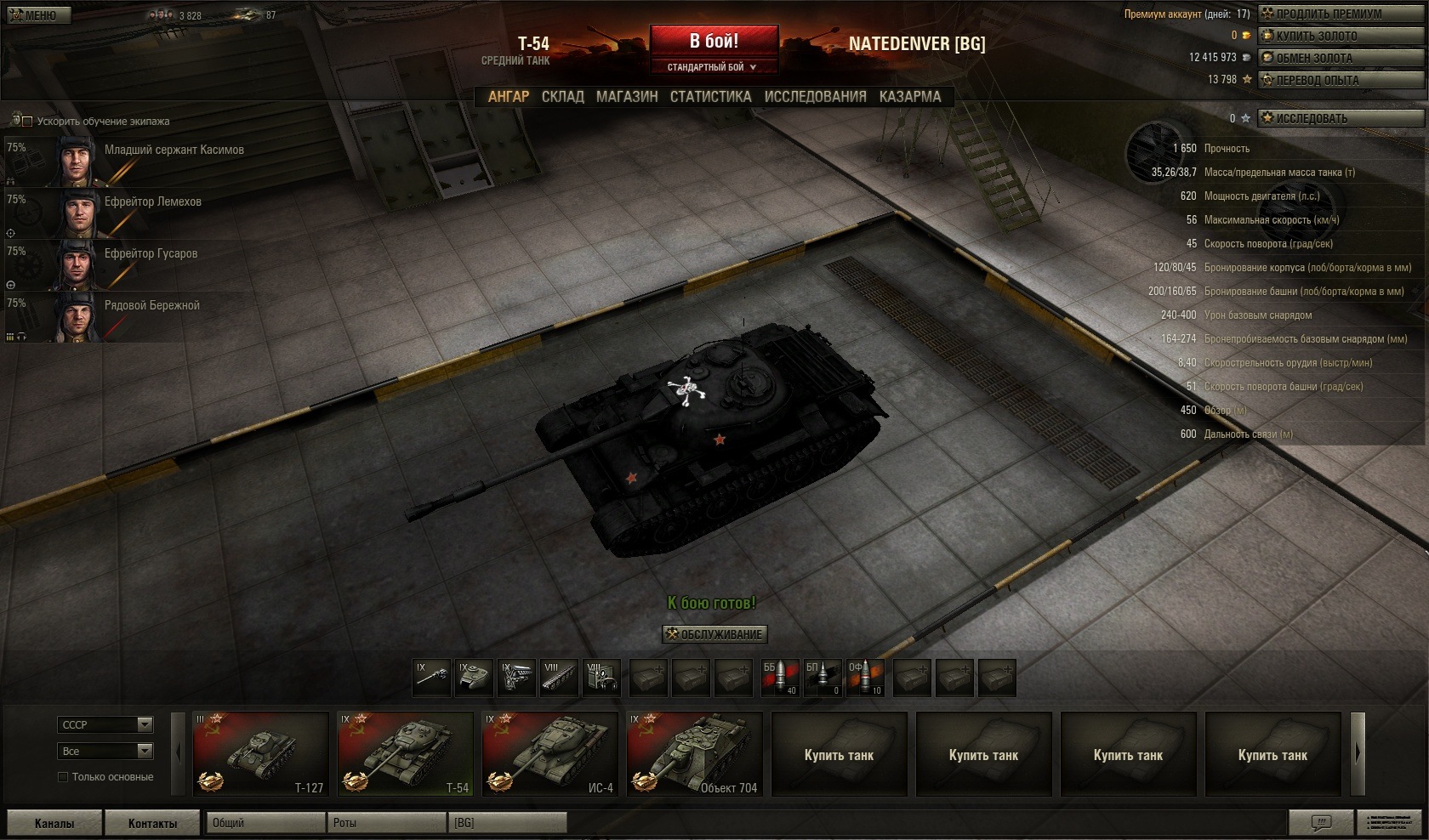View the Статистика tab

[x=710, y=97]
